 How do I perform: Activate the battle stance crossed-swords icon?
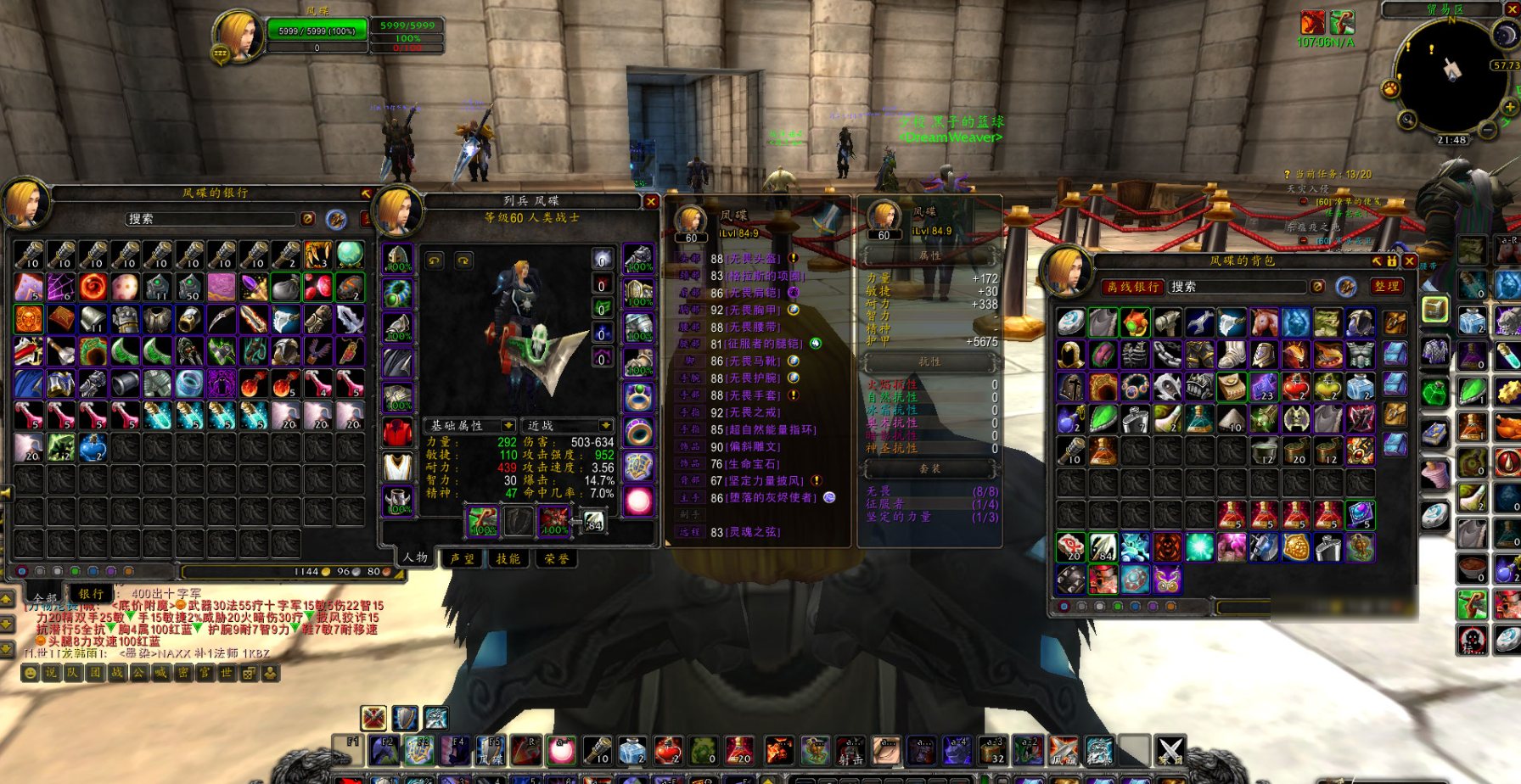pos(373,718)
